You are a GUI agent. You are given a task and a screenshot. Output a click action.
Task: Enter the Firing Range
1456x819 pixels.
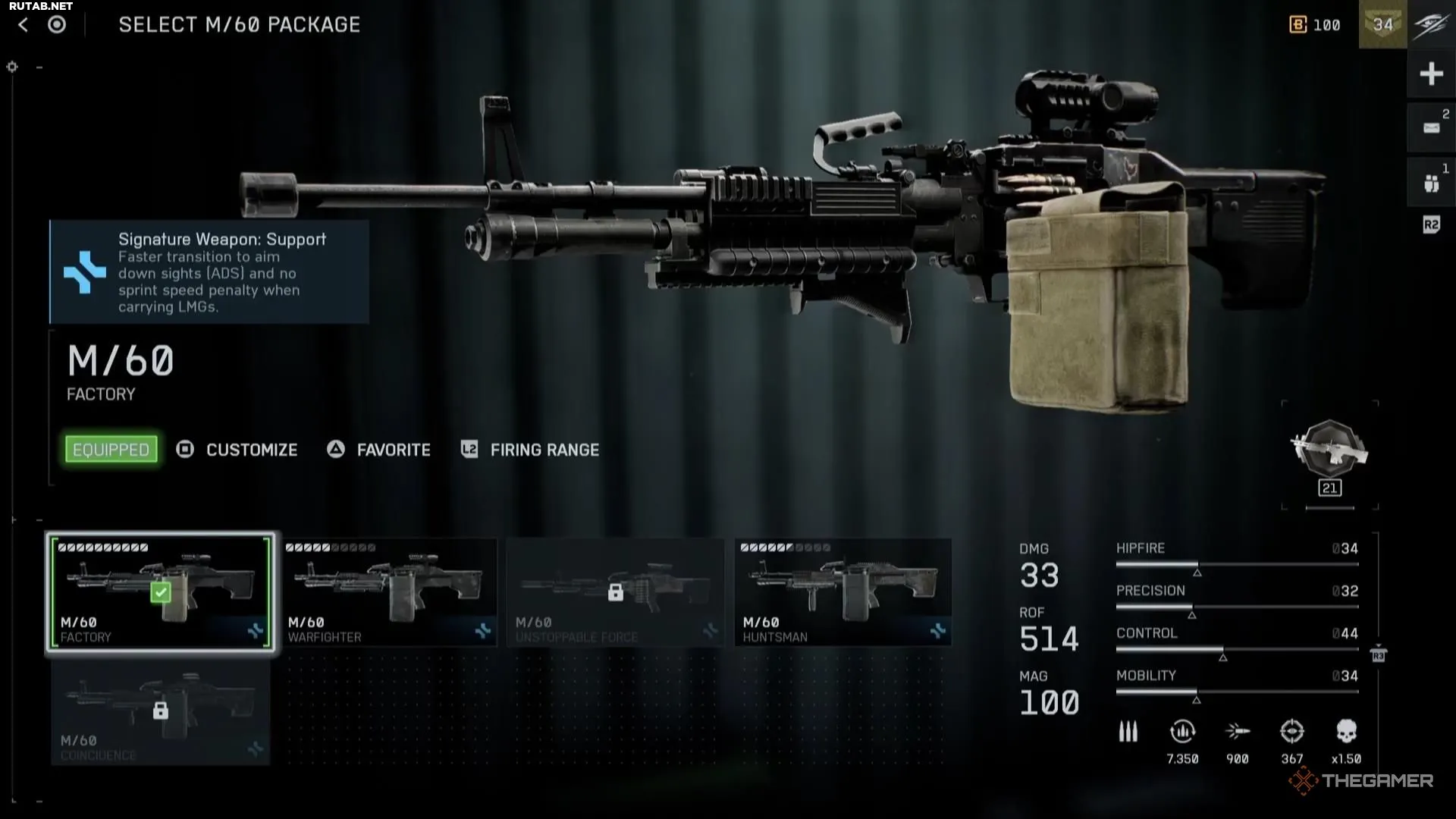click(x=530, y=450)
